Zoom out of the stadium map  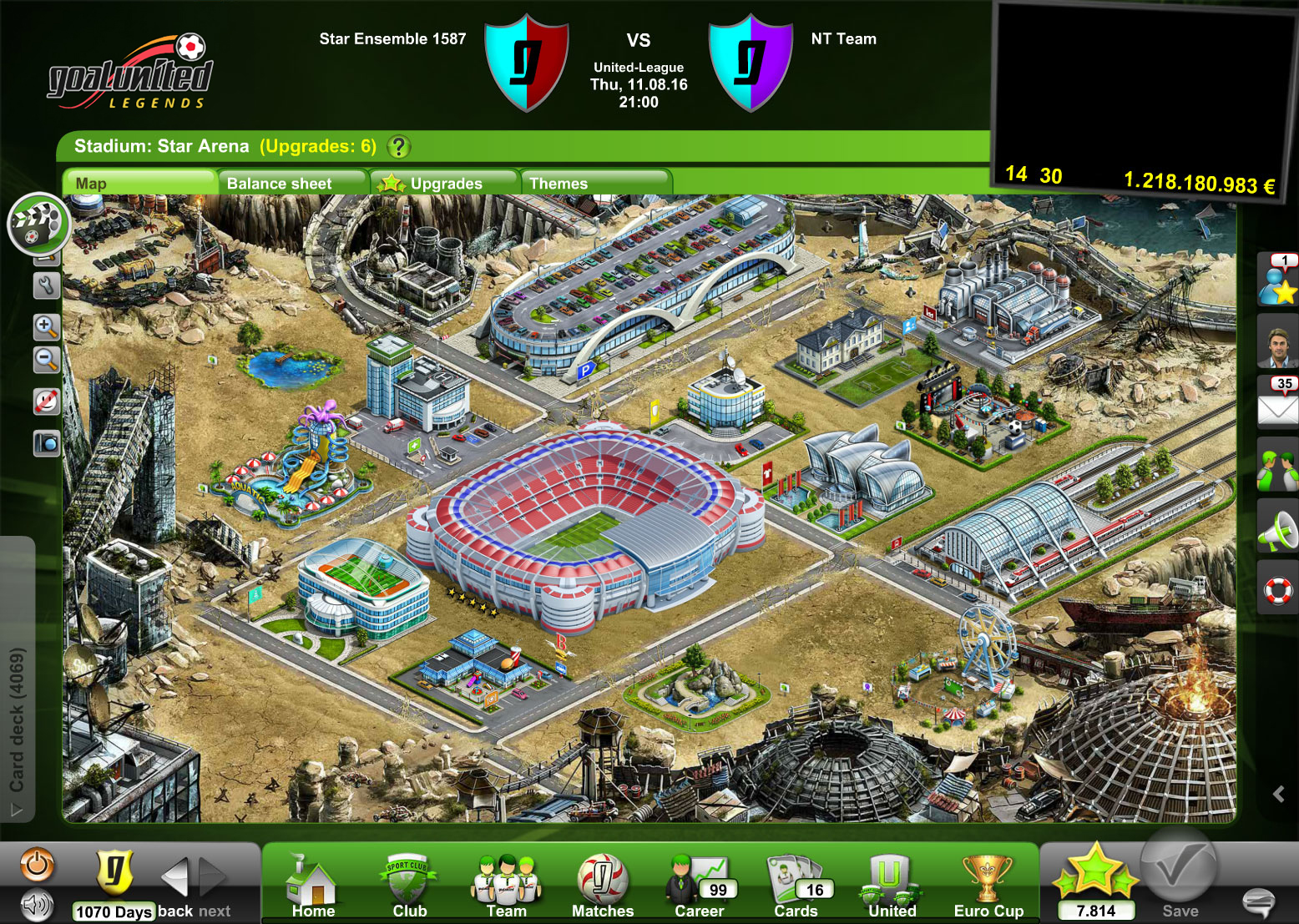coord(46,360)
